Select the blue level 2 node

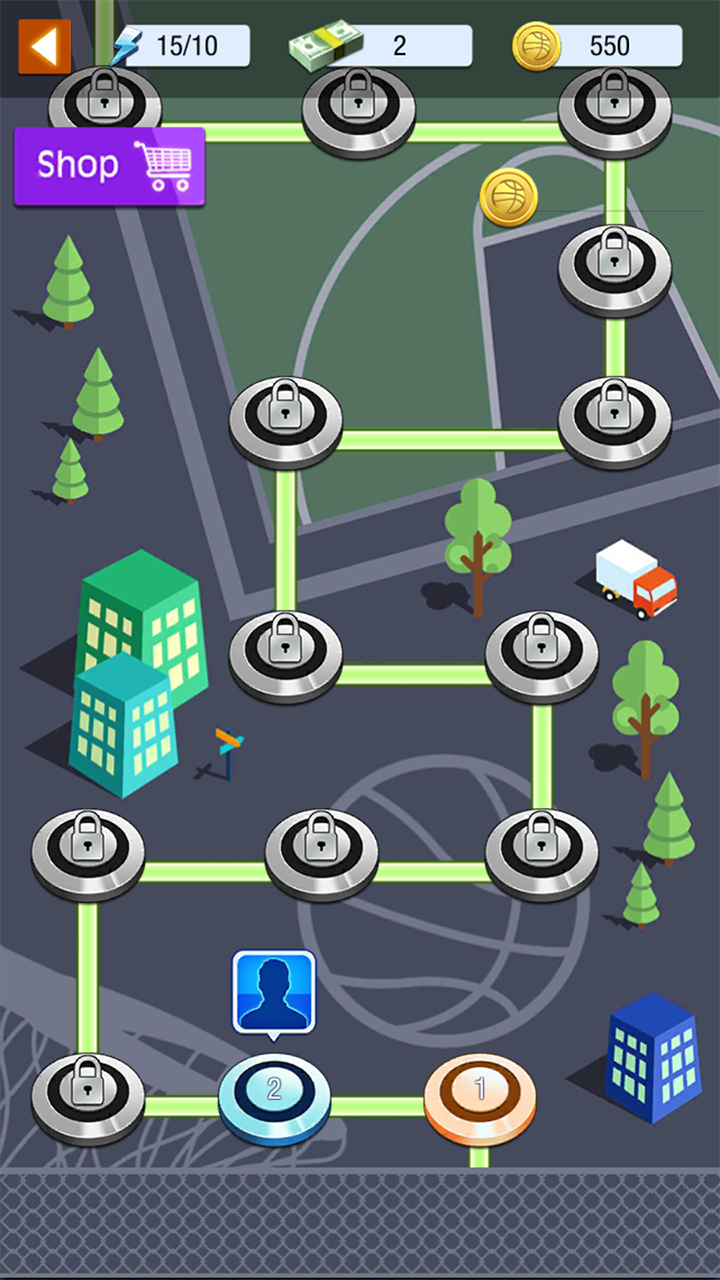[x=274, y=1095]
